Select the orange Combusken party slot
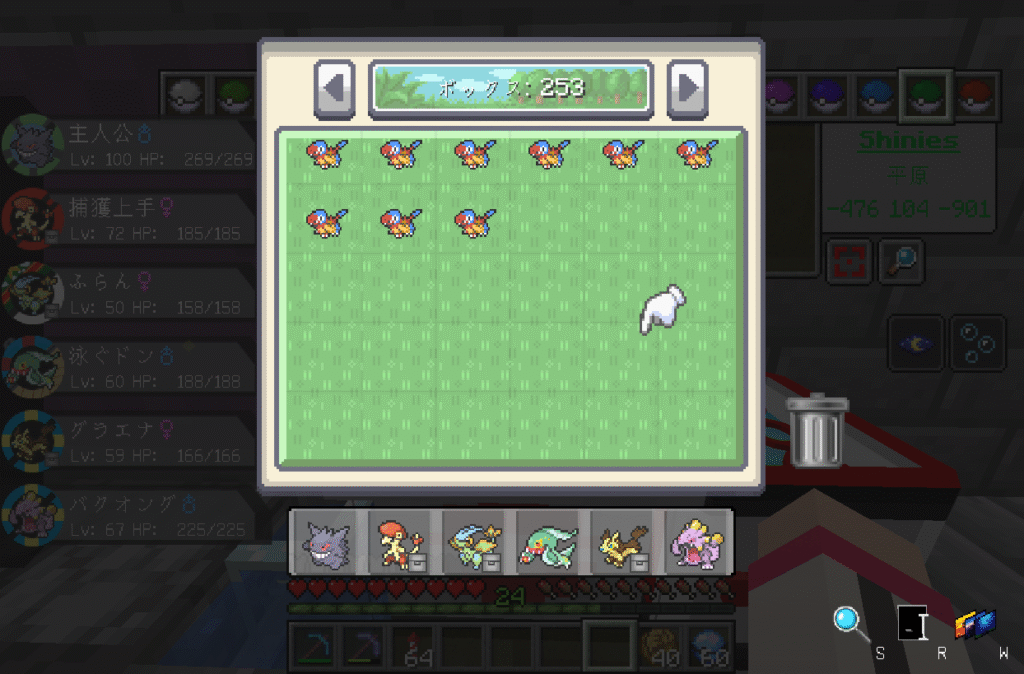This screenshot has height=674, width=1024. click(401, 544)
